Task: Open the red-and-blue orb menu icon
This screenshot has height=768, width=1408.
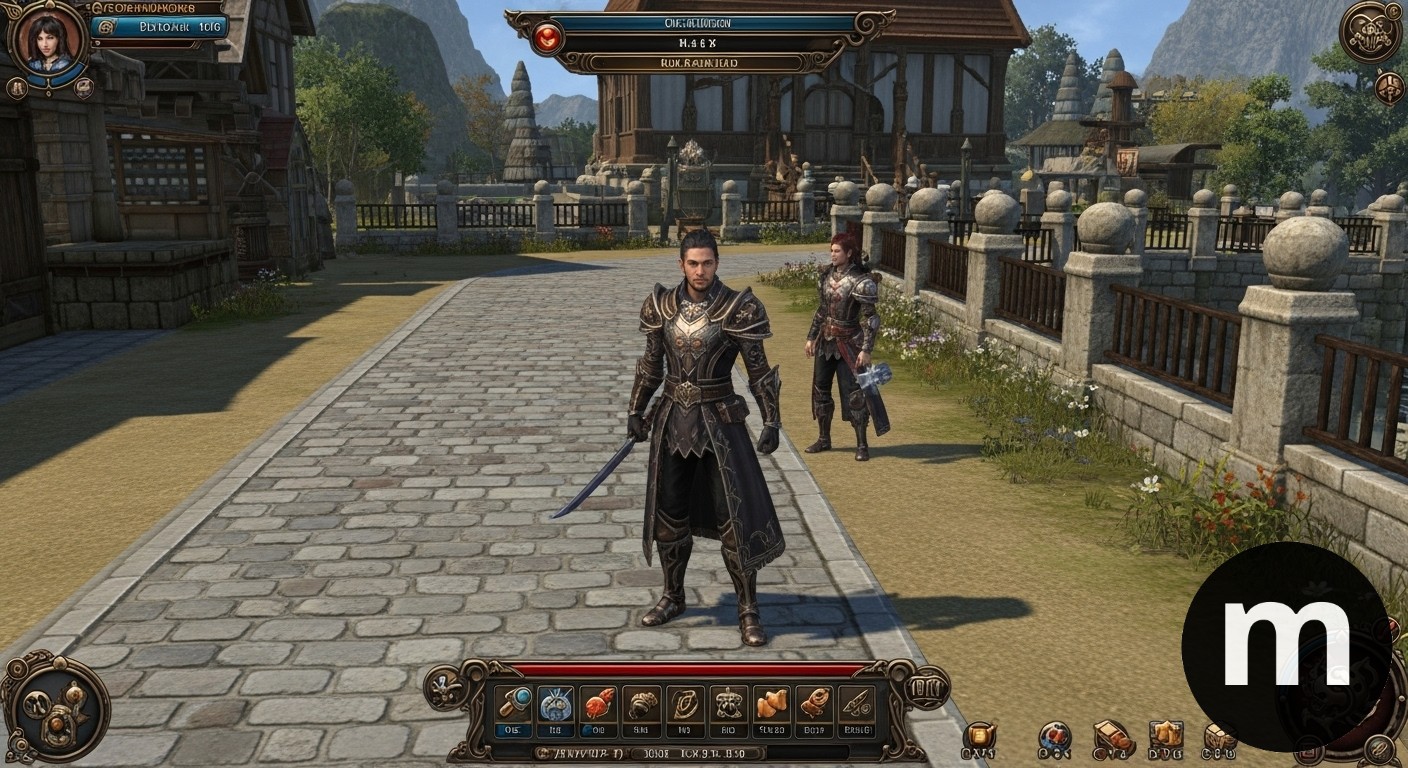Action: [x=1054, y=738]
